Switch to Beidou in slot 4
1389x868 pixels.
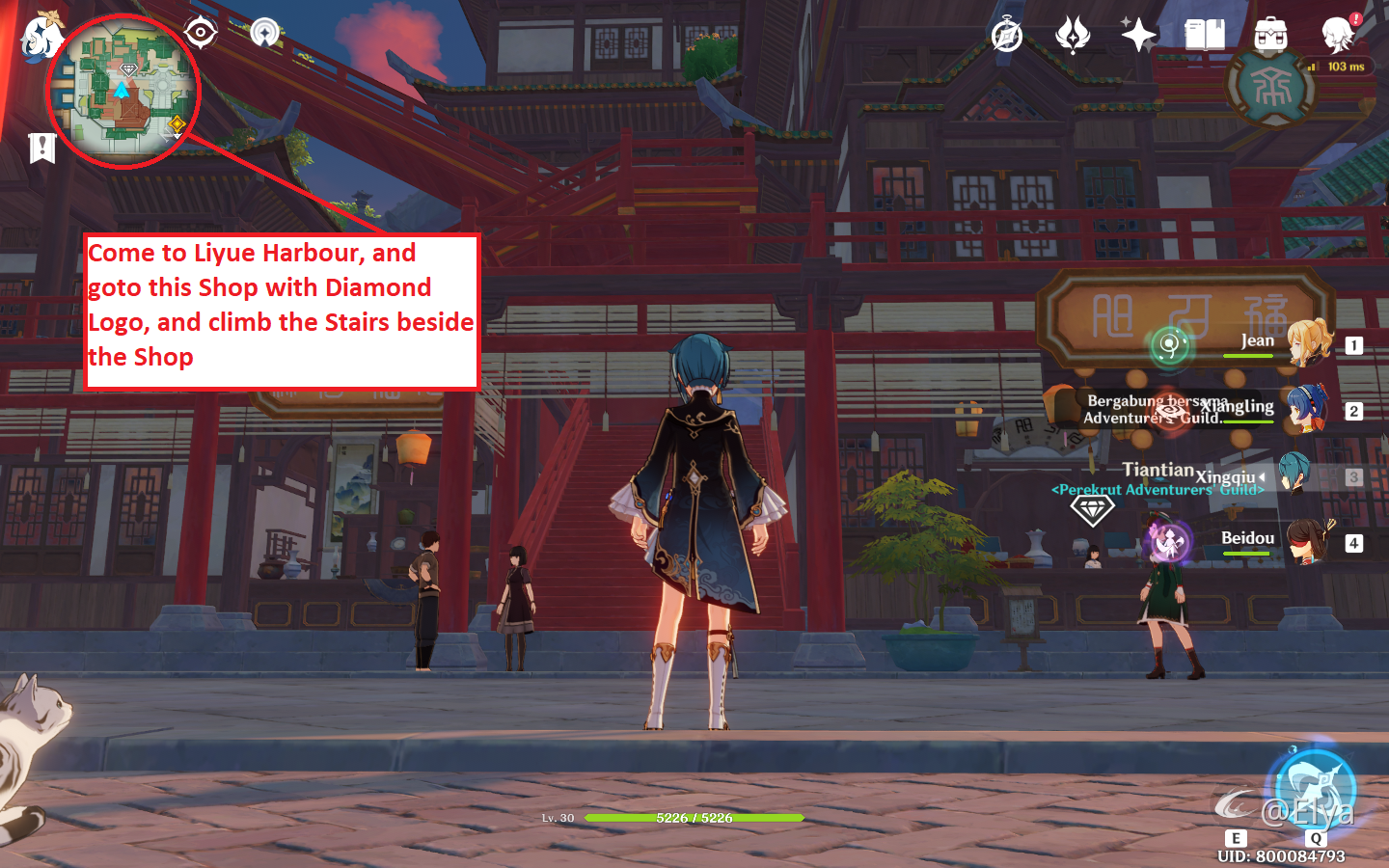coord(1308,540)
